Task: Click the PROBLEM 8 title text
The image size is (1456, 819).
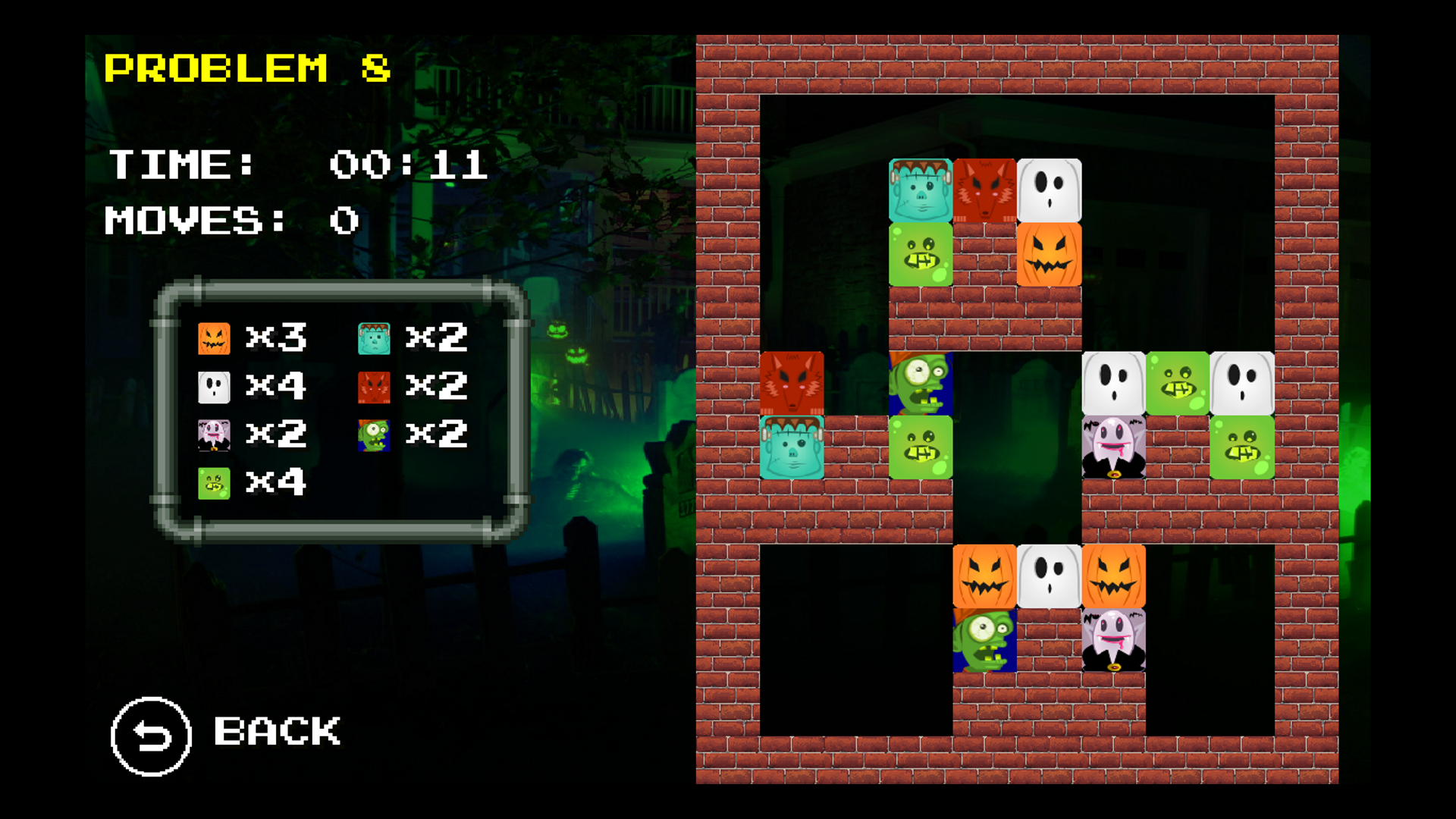Action: [x=248, y=70]
